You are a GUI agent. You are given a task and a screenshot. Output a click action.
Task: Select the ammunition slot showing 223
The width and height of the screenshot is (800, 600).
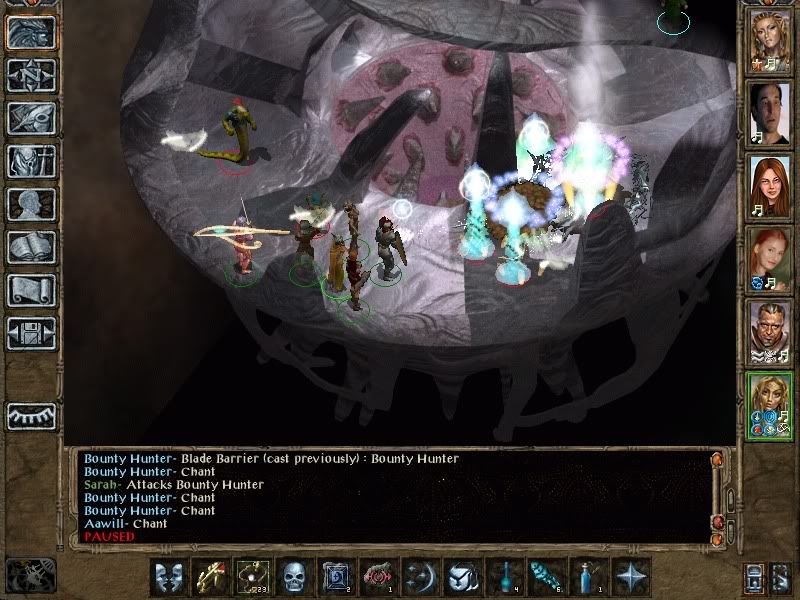tap(252, 576)
